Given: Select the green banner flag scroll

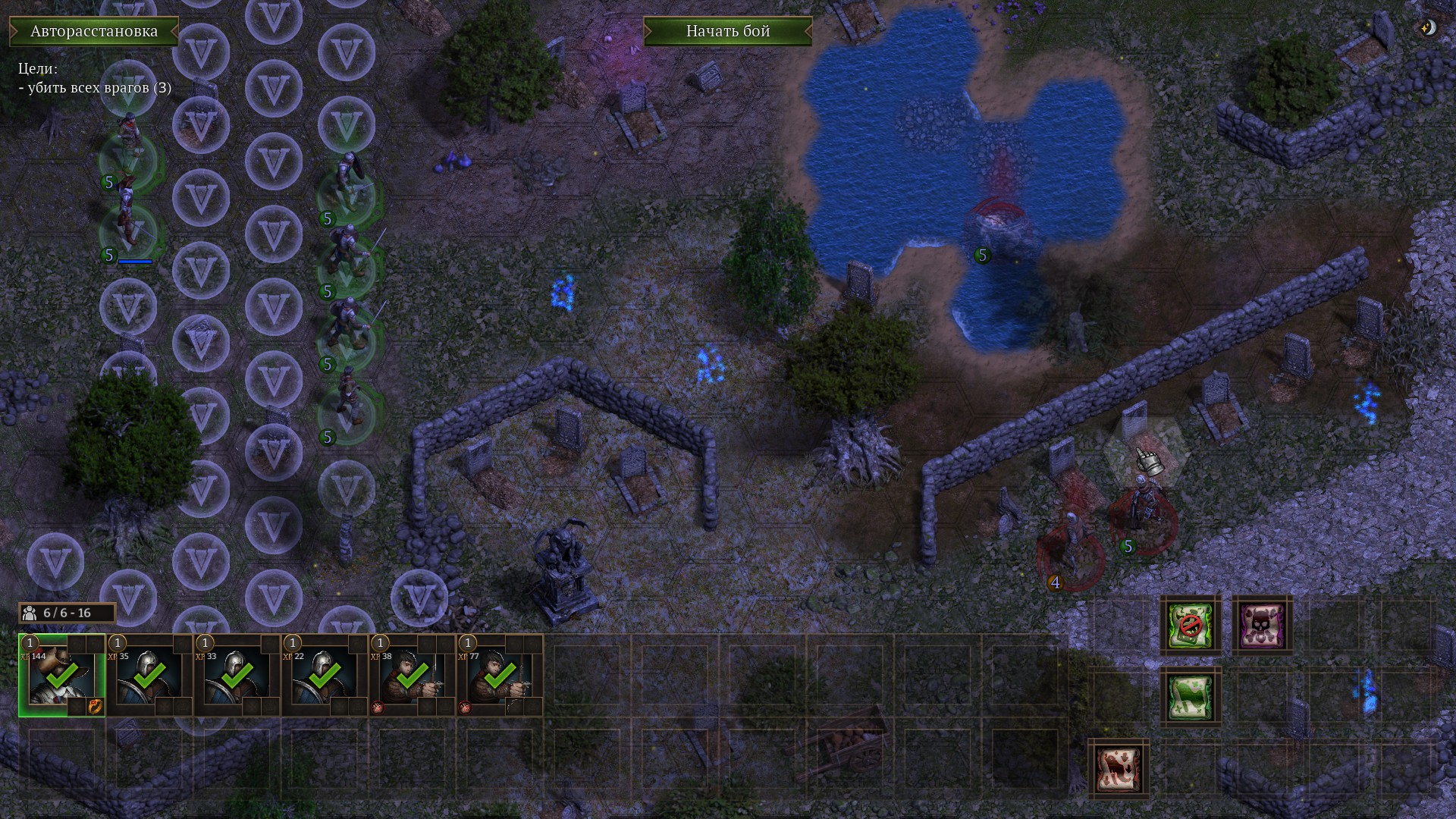Looking at the screenshot, I should pos(1190,698).
